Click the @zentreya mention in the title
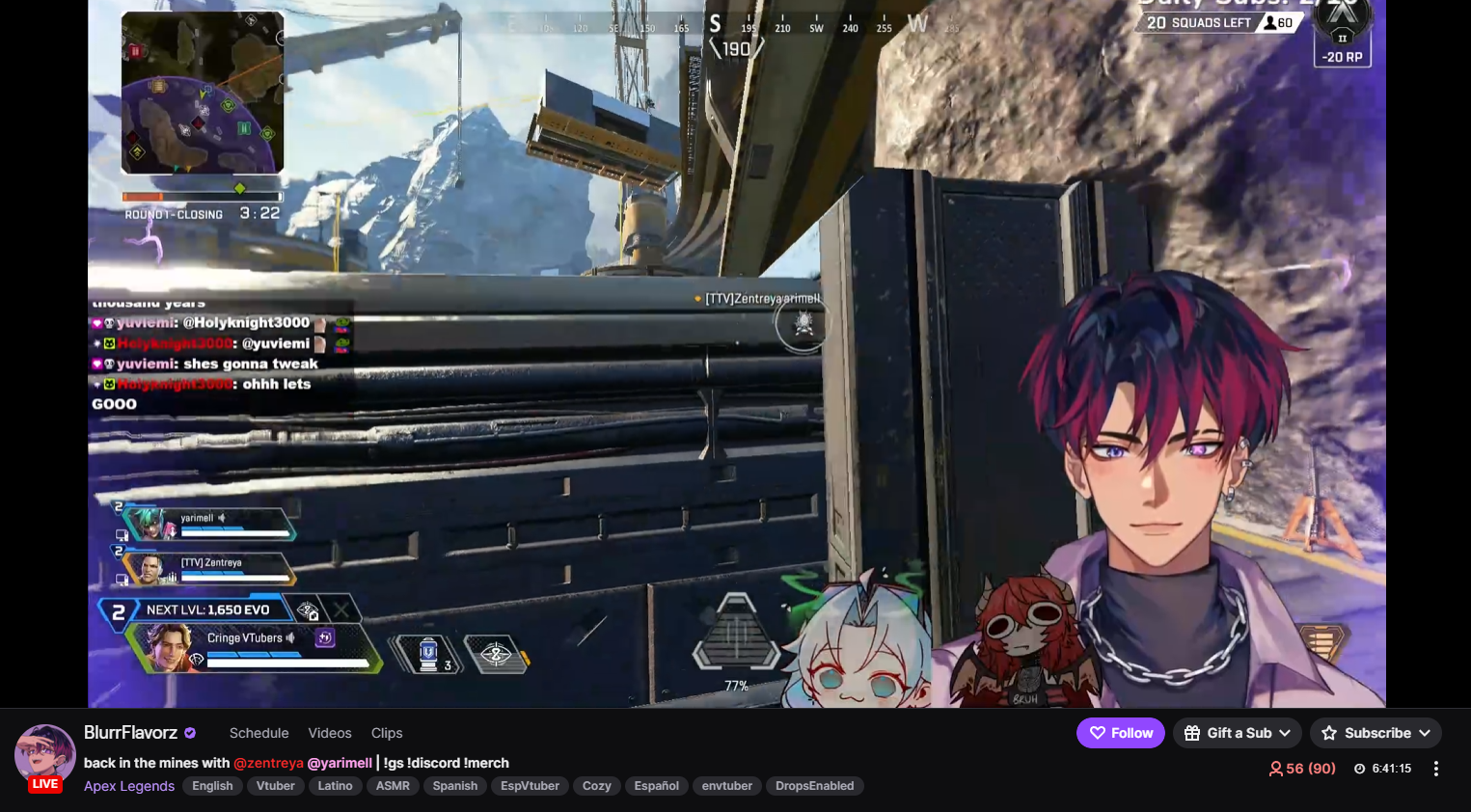Image resolution: width=1471 pixels, height=812 pixels. click(268, 763)
